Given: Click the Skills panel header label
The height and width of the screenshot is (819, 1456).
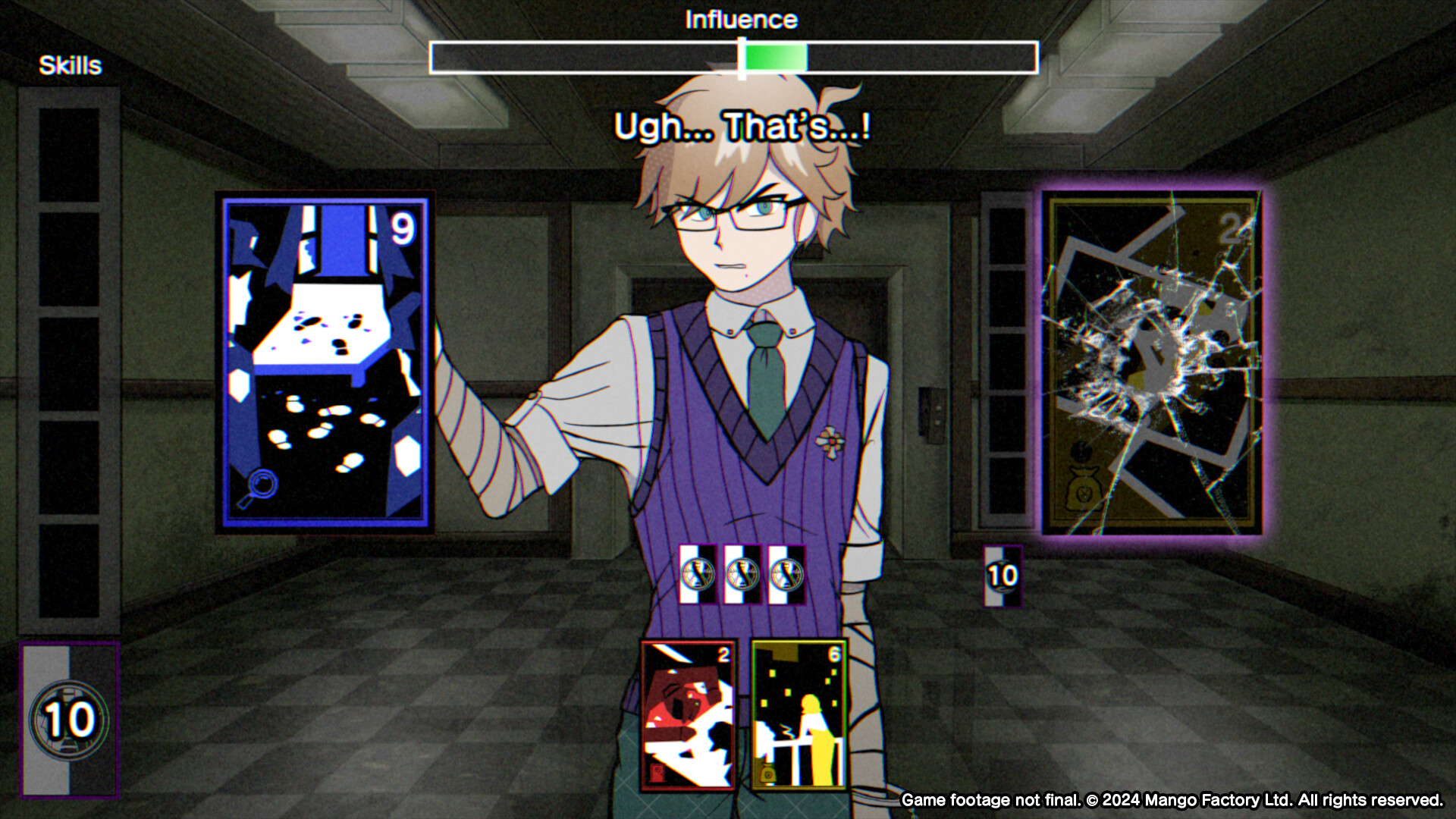Looking at the screenshot, I should 68,64.
